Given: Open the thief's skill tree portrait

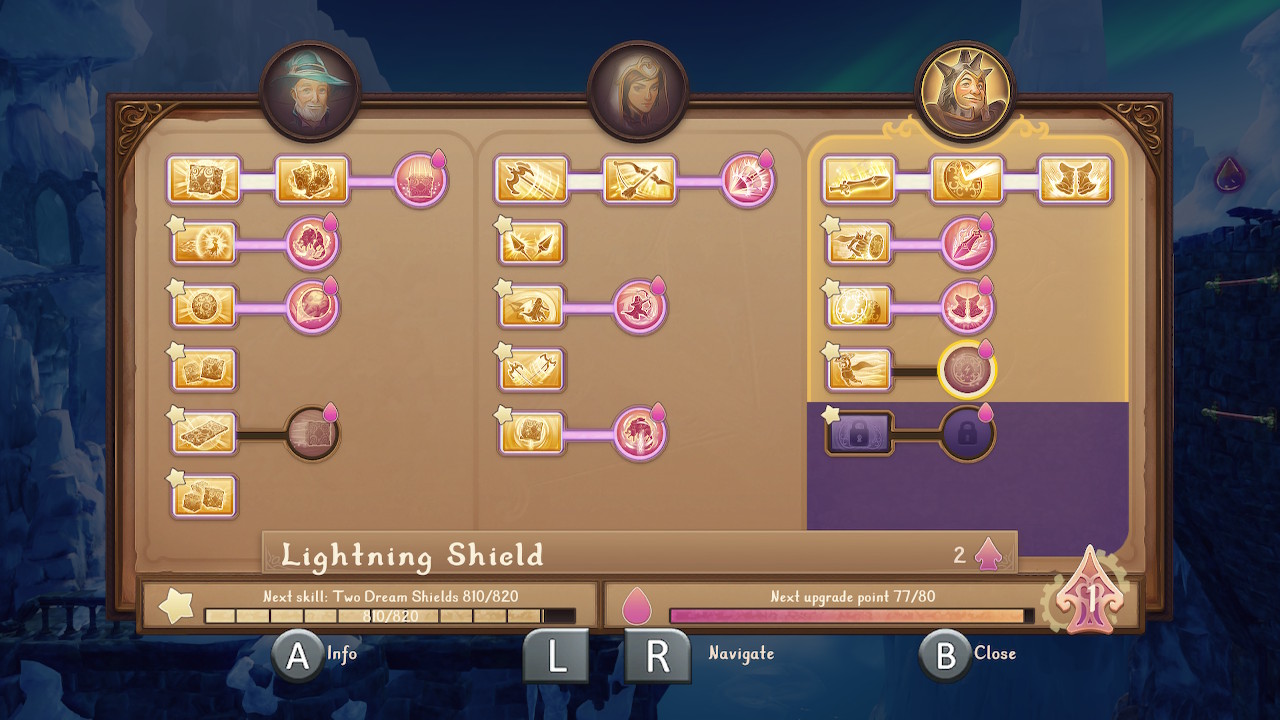Looking at the screenshot, I should click(x=638, y=91).
